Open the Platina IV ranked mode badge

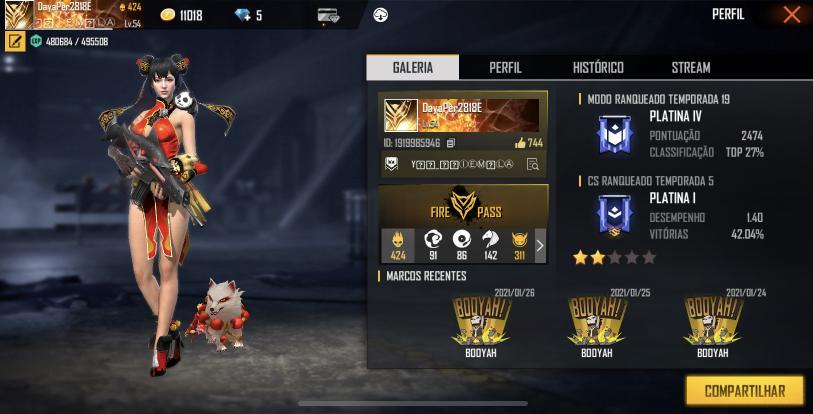click(609, 135)
